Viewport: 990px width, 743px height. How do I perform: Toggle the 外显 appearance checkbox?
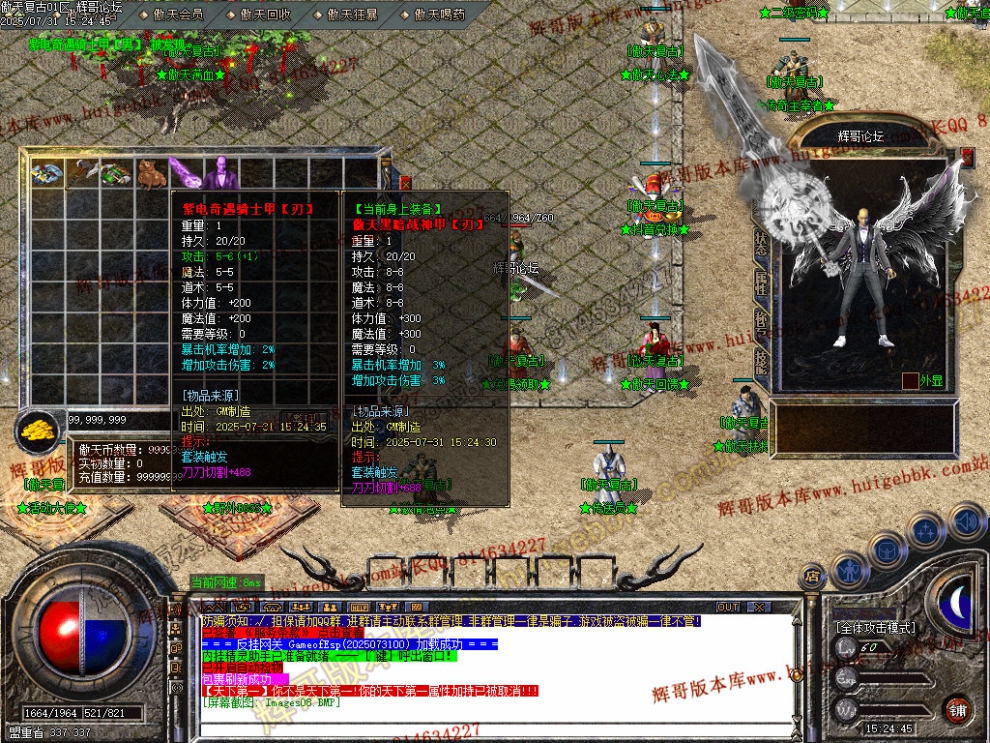910,380
